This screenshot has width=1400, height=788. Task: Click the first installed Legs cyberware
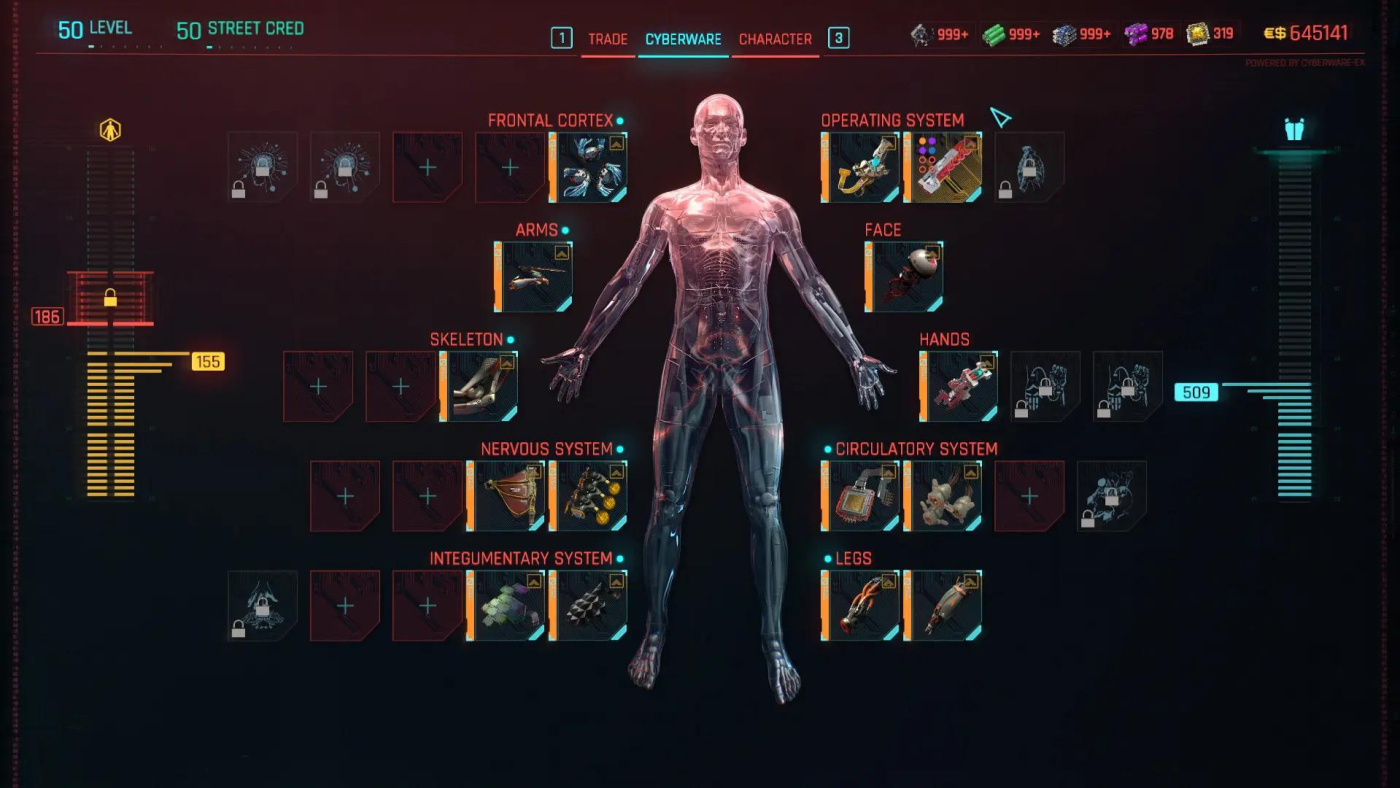tap(858, 605)
